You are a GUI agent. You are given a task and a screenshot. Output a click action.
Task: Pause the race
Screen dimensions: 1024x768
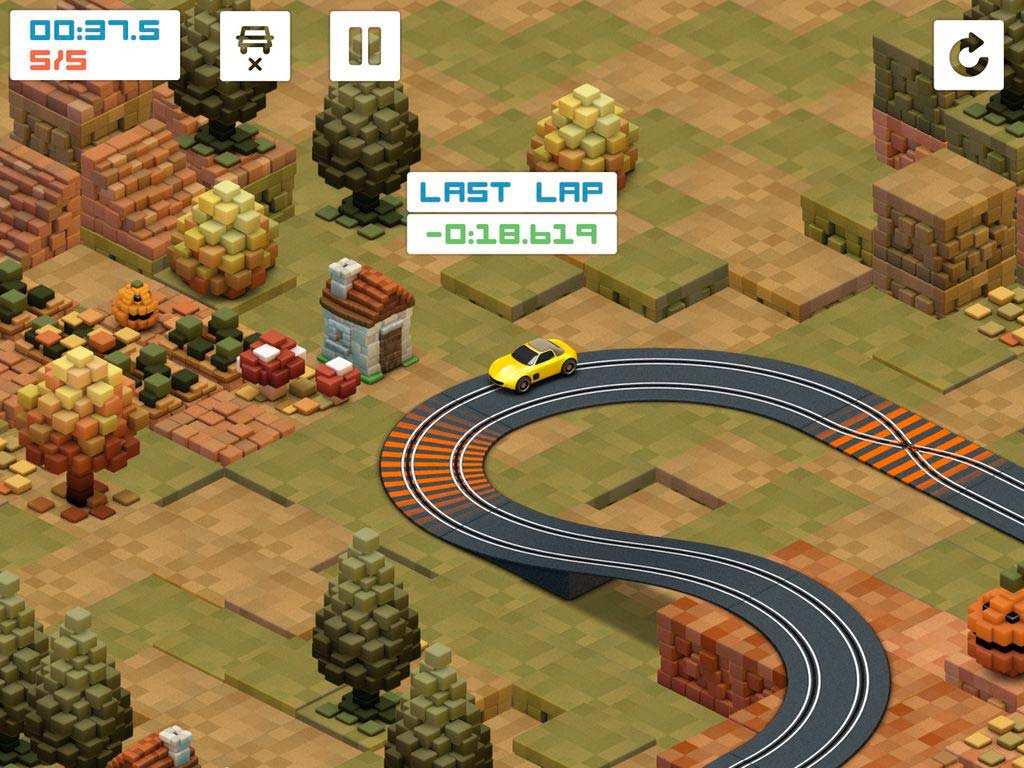point(364,46)
